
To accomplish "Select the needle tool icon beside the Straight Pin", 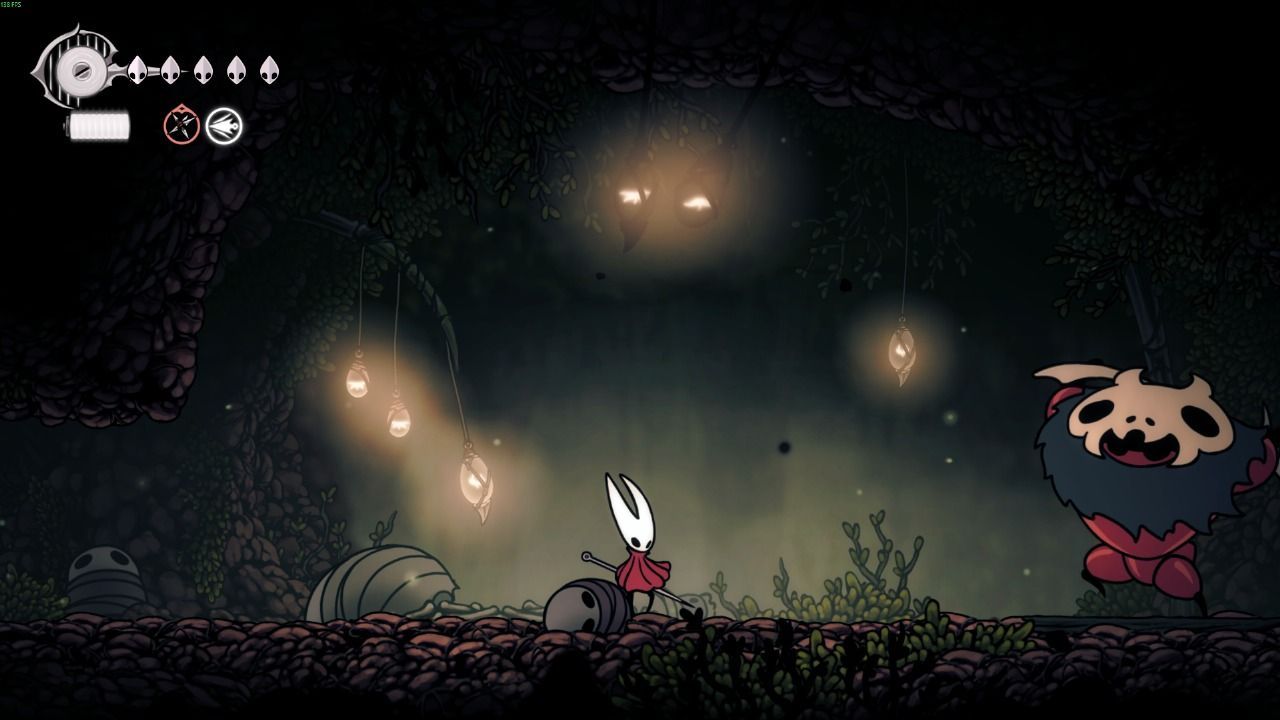I will [222, 126].
